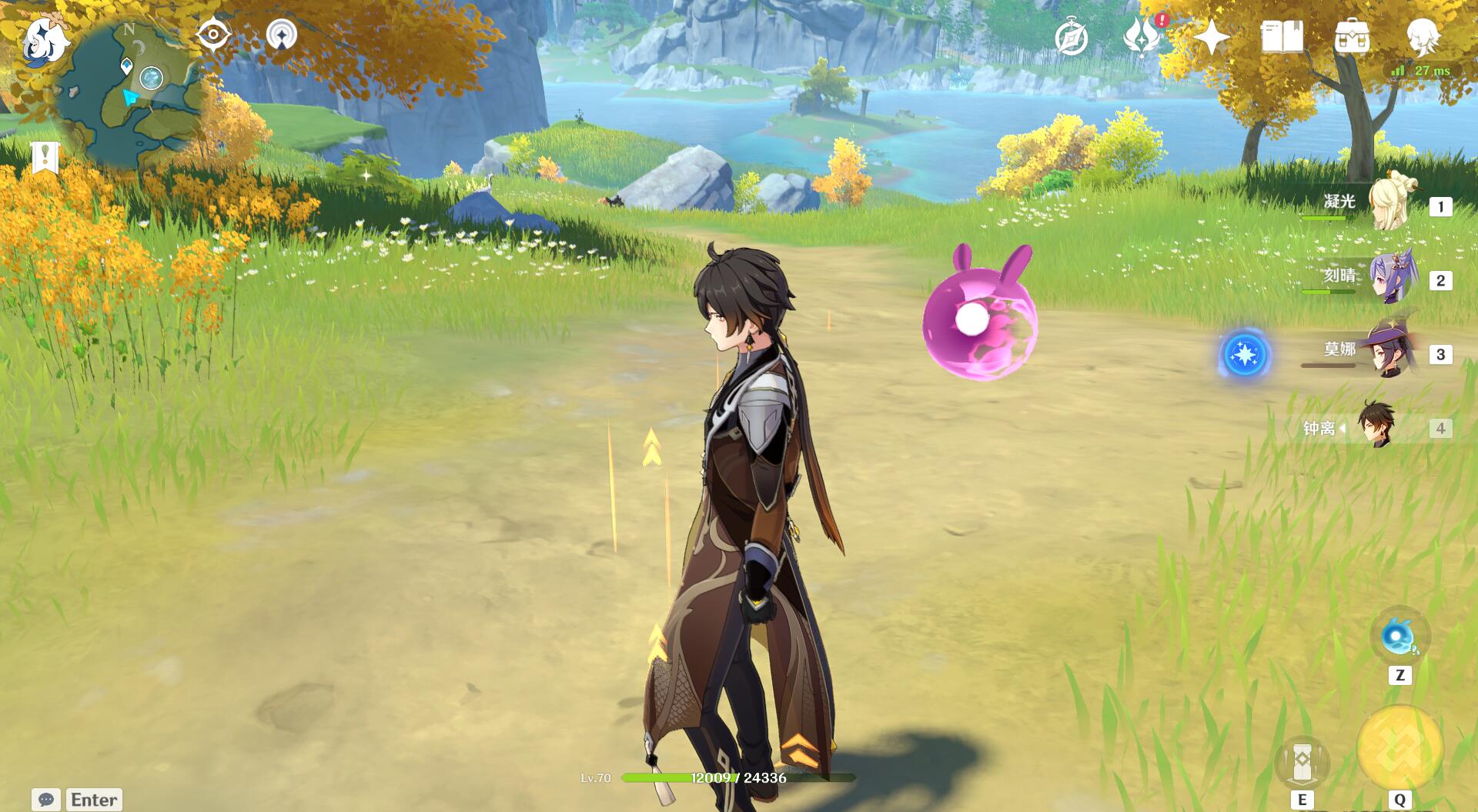Viewport: 1478px width, 812px height.
Task: Open the chat speech bubble button
Action: click(x=45, y=800)
